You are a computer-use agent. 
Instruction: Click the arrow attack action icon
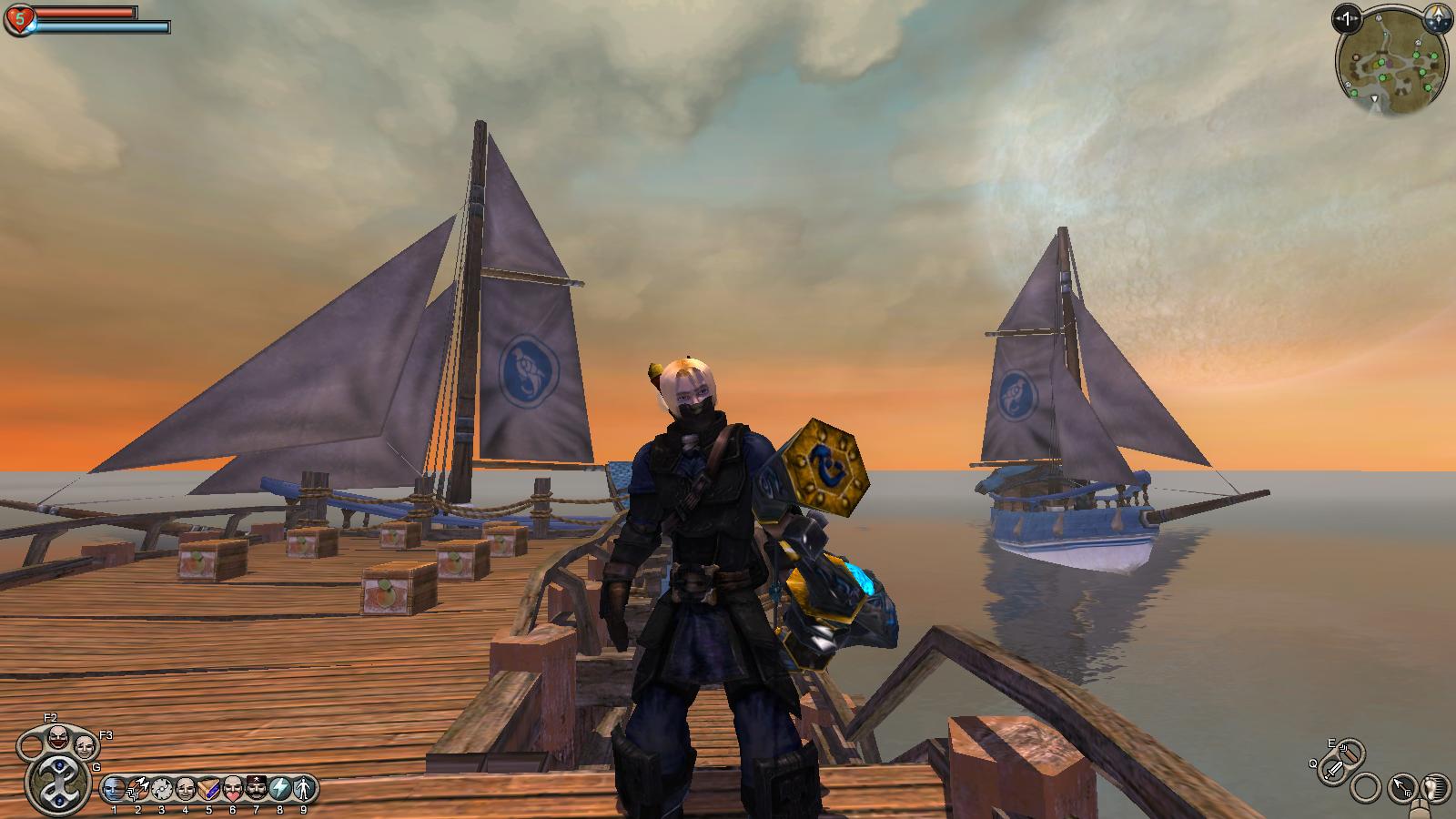tap(1402, 786)
